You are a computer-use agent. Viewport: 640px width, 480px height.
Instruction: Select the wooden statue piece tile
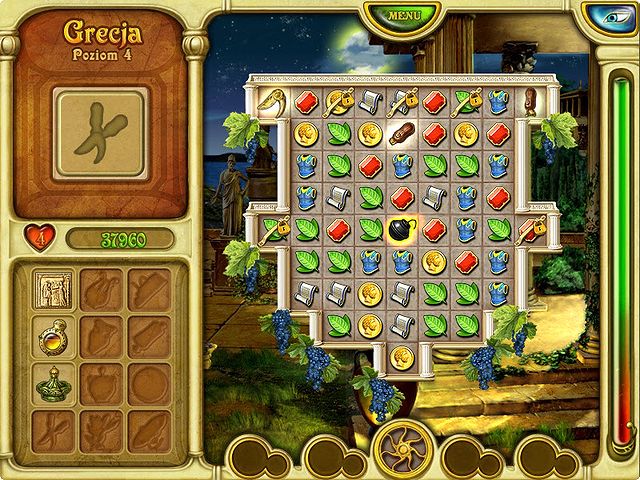[529, 100]
